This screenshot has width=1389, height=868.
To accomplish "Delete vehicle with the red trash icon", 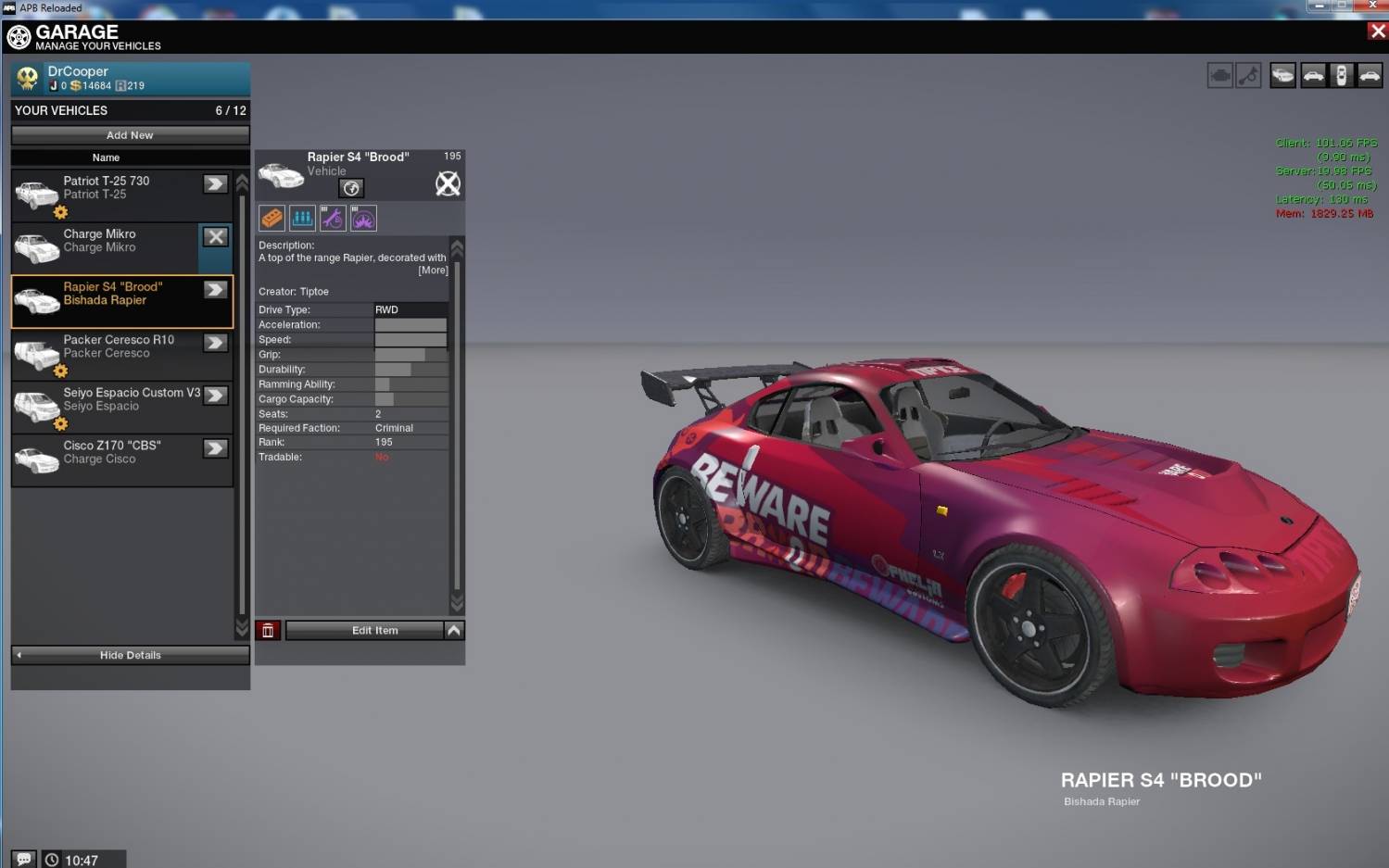I will [268, 631].
